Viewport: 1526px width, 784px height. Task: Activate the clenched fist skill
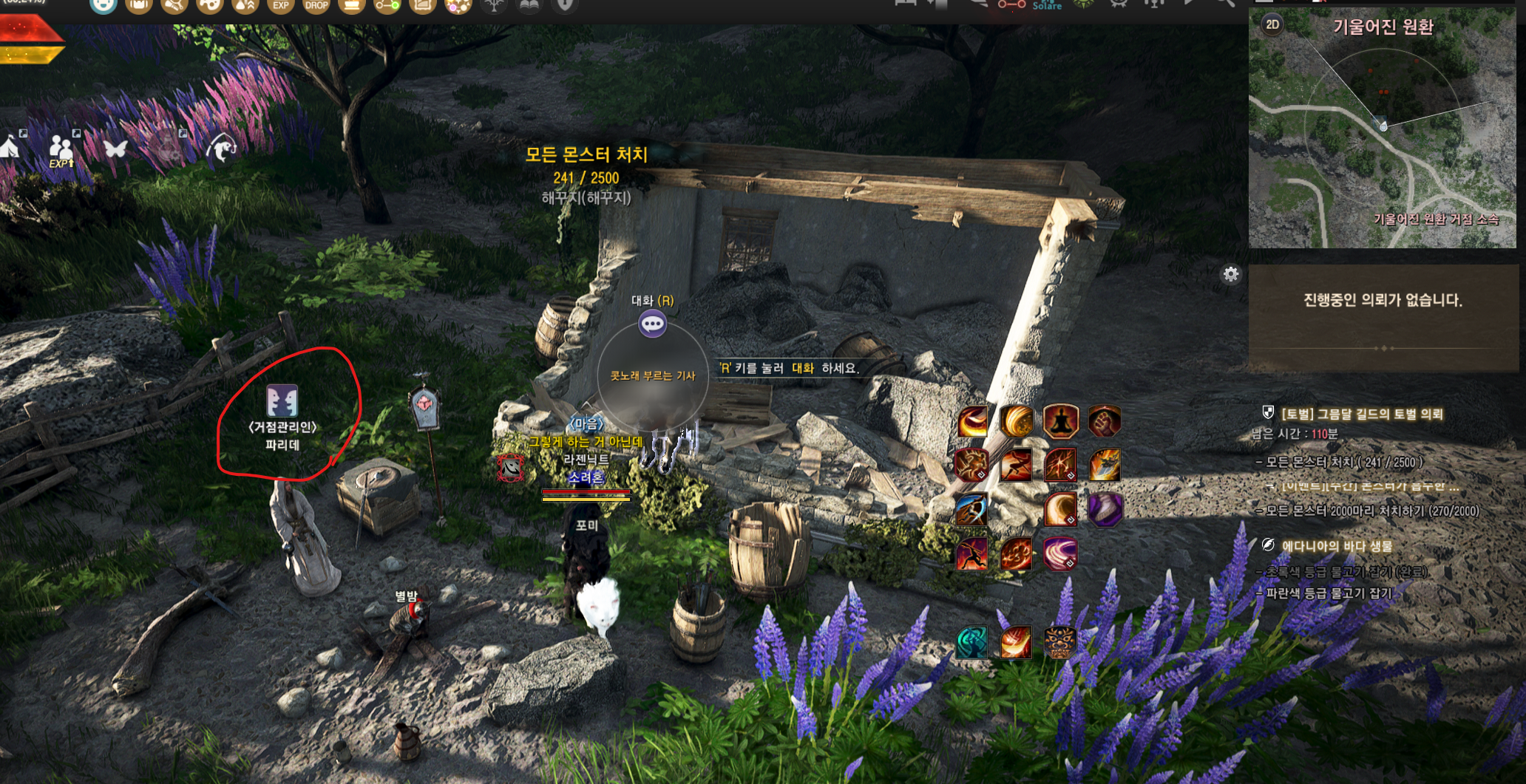[x=1104, y=422]
